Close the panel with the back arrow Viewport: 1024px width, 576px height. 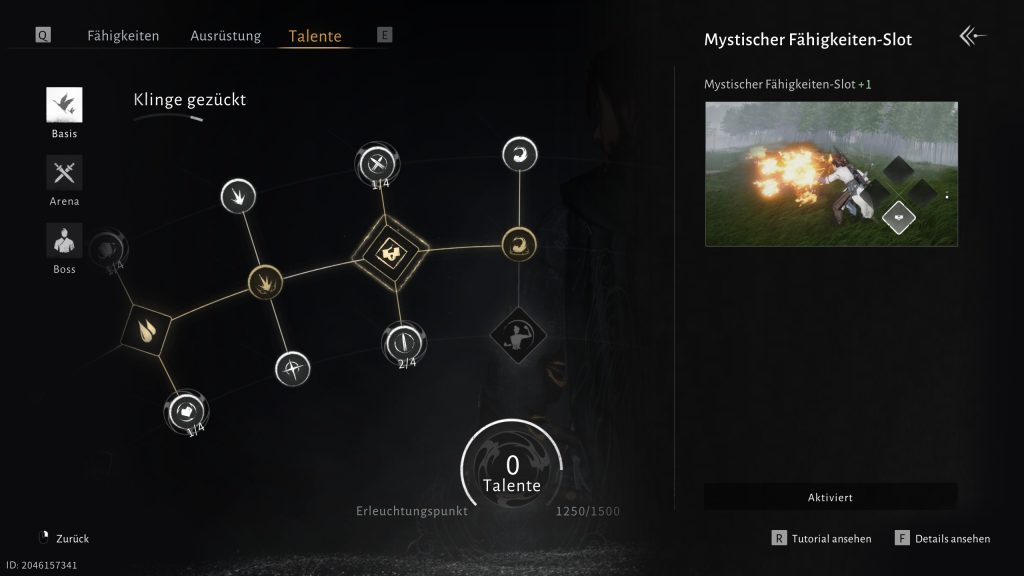pos(972,37)
